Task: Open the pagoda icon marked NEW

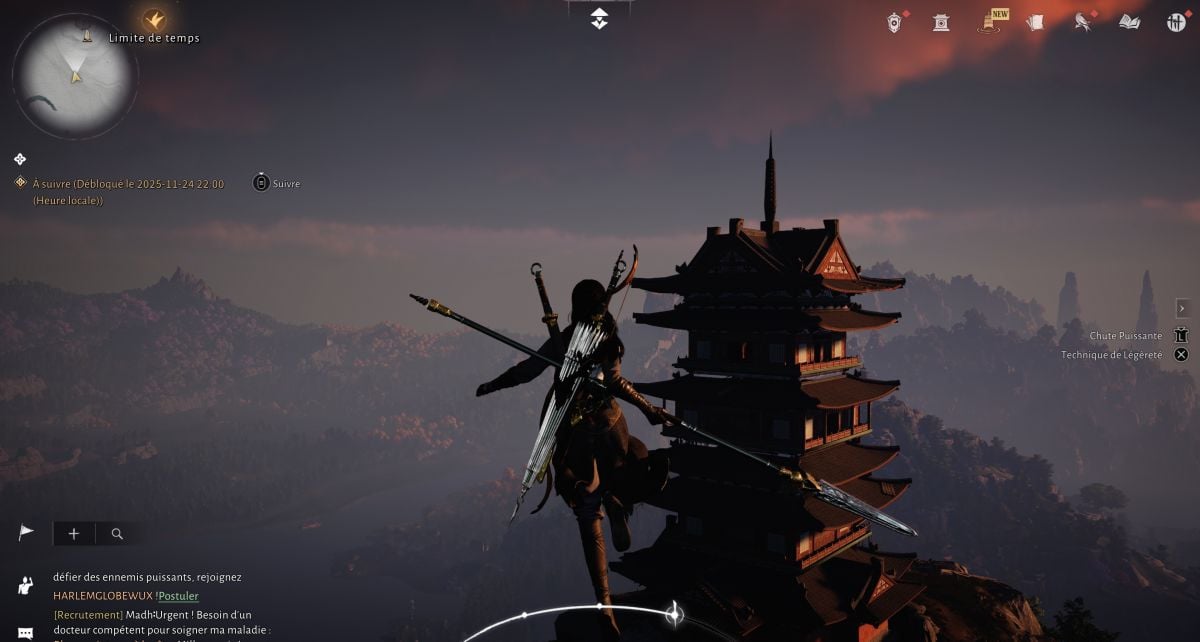Action: [x=989, y=22]
